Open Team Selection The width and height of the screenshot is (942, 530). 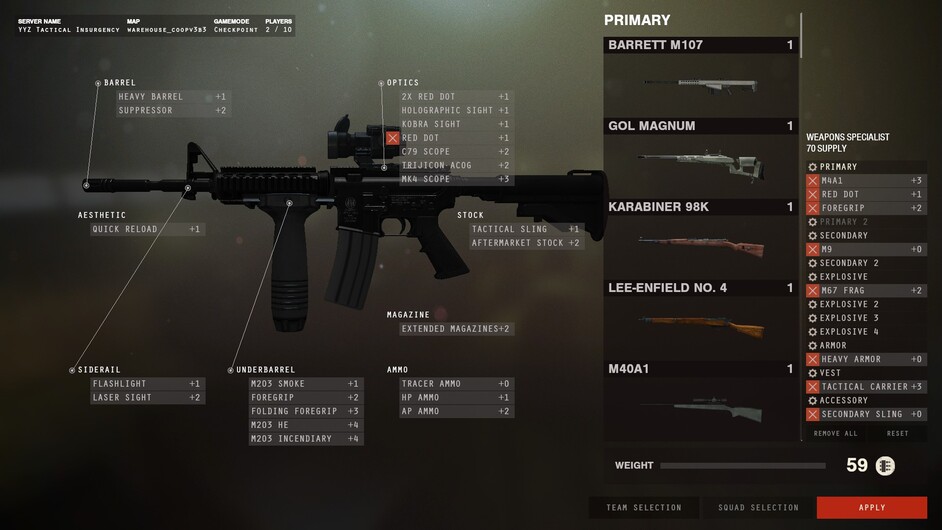[644, 507]
